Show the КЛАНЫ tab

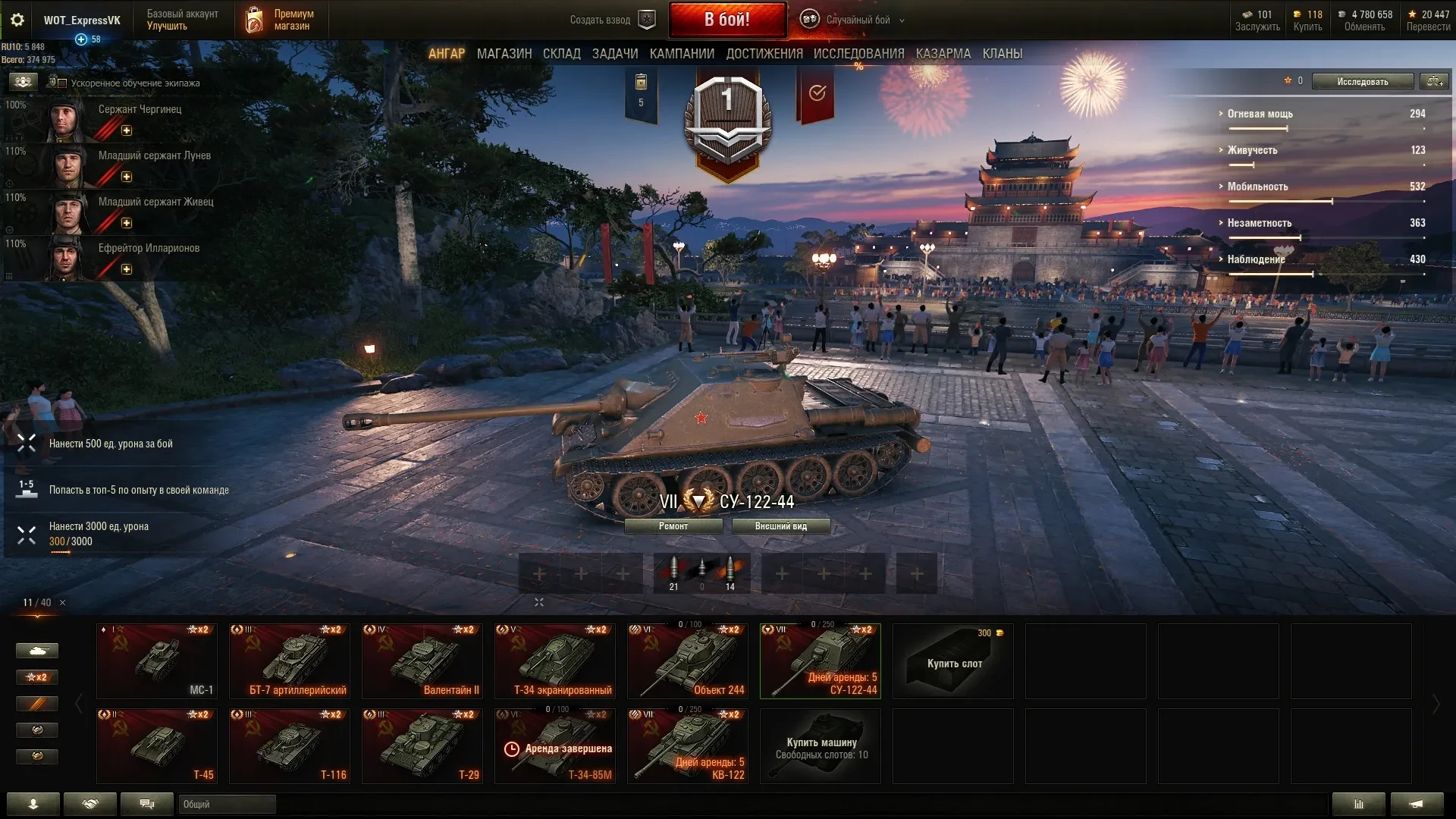[x=1002, y=54]
